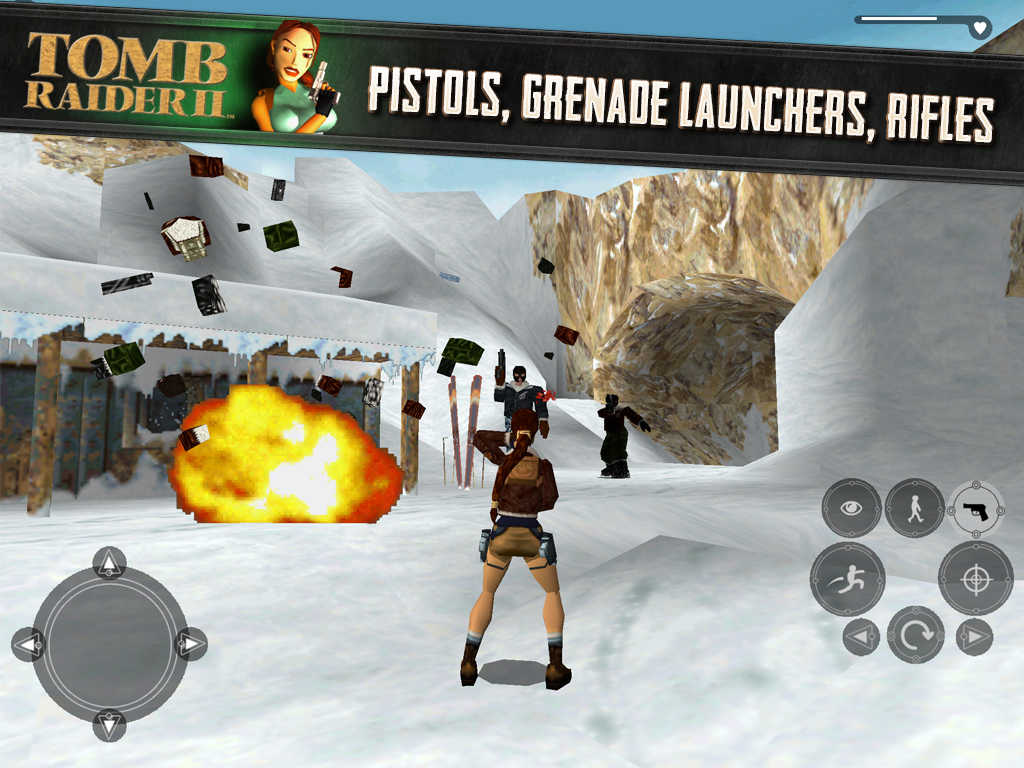Toggle the walking figure button
The width and height of the screenshot is (1024, 768).
pos(914,508)
